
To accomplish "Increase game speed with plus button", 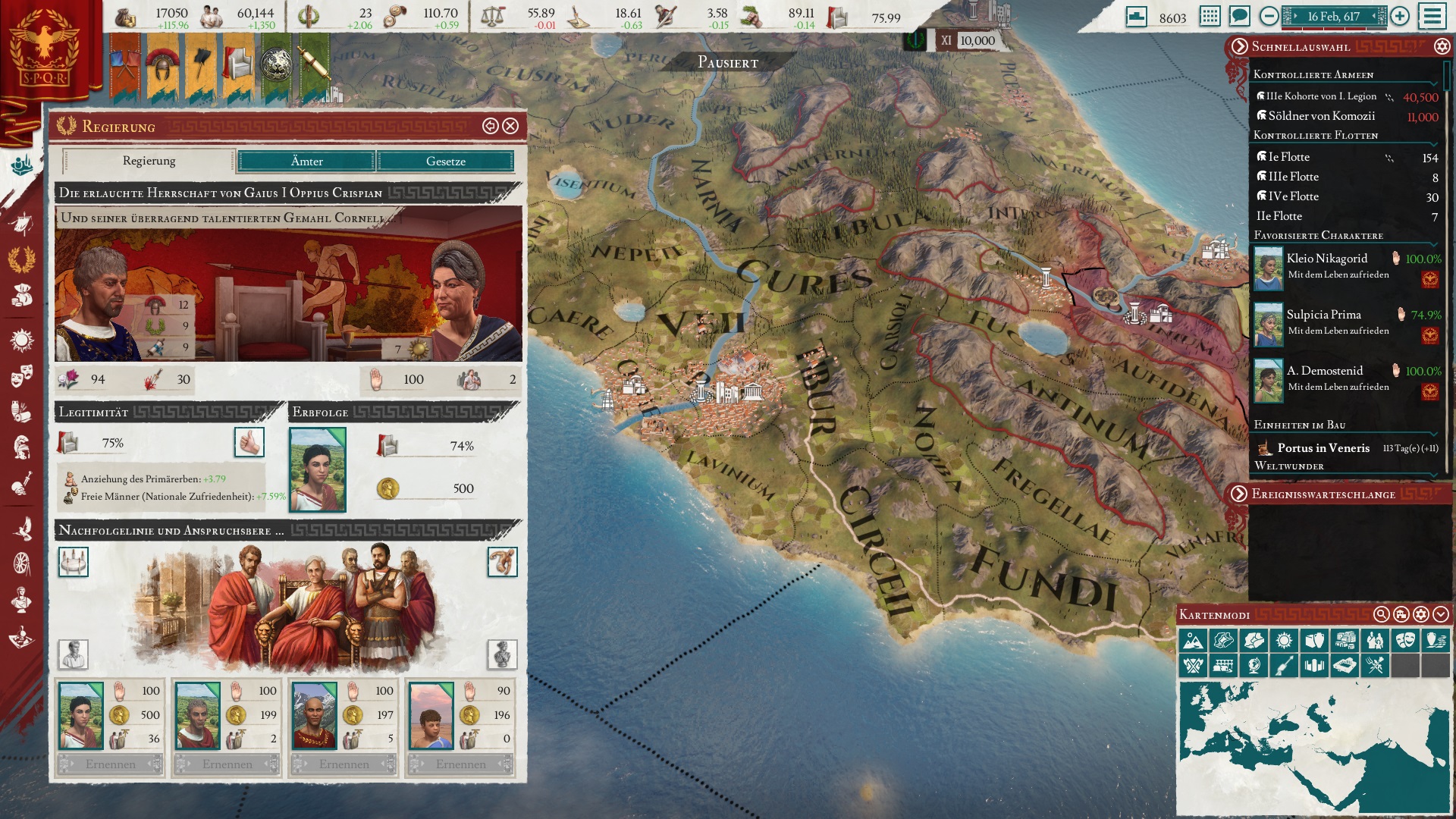I will tap(1400, 16).
